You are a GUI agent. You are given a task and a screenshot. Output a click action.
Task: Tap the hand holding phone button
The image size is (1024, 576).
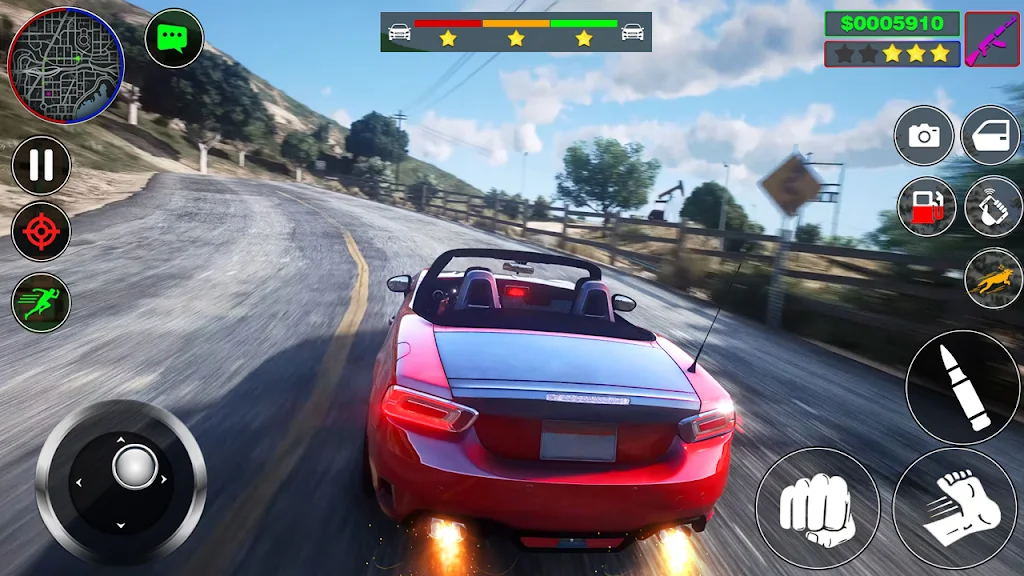pyautogui.click(x=993, y=207)
